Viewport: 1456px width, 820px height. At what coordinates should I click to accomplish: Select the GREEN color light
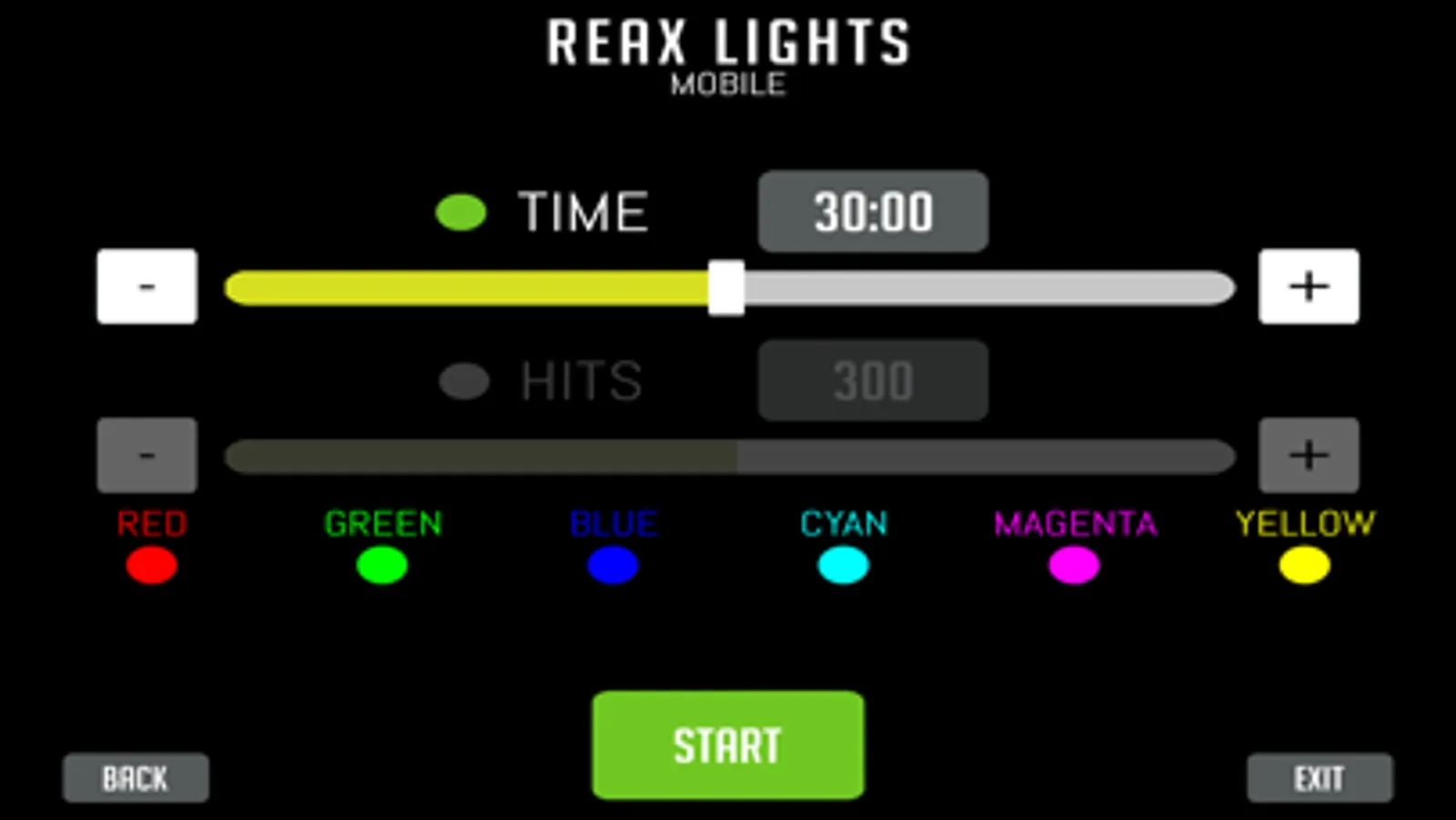tap(383, 566)
